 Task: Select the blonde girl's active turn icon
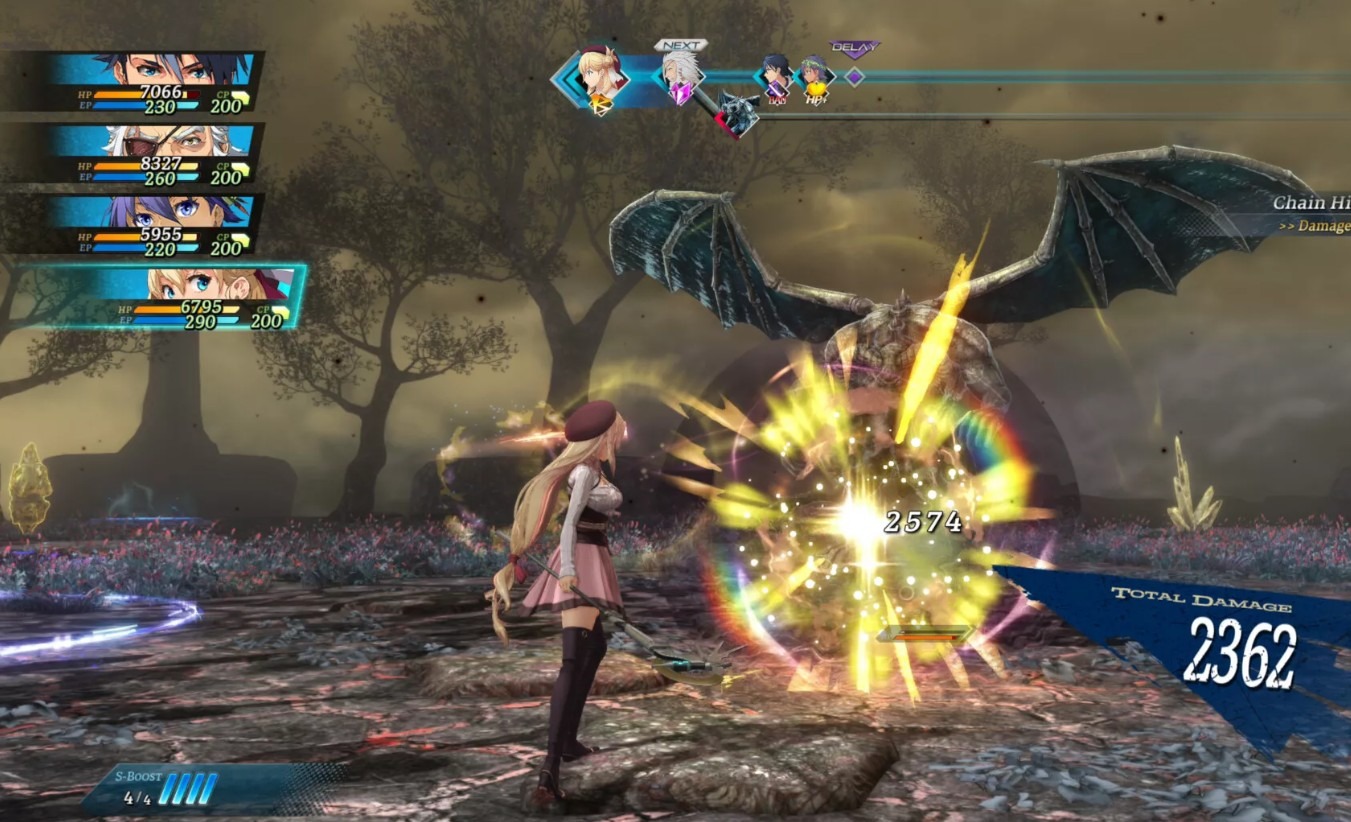(602, 80)
